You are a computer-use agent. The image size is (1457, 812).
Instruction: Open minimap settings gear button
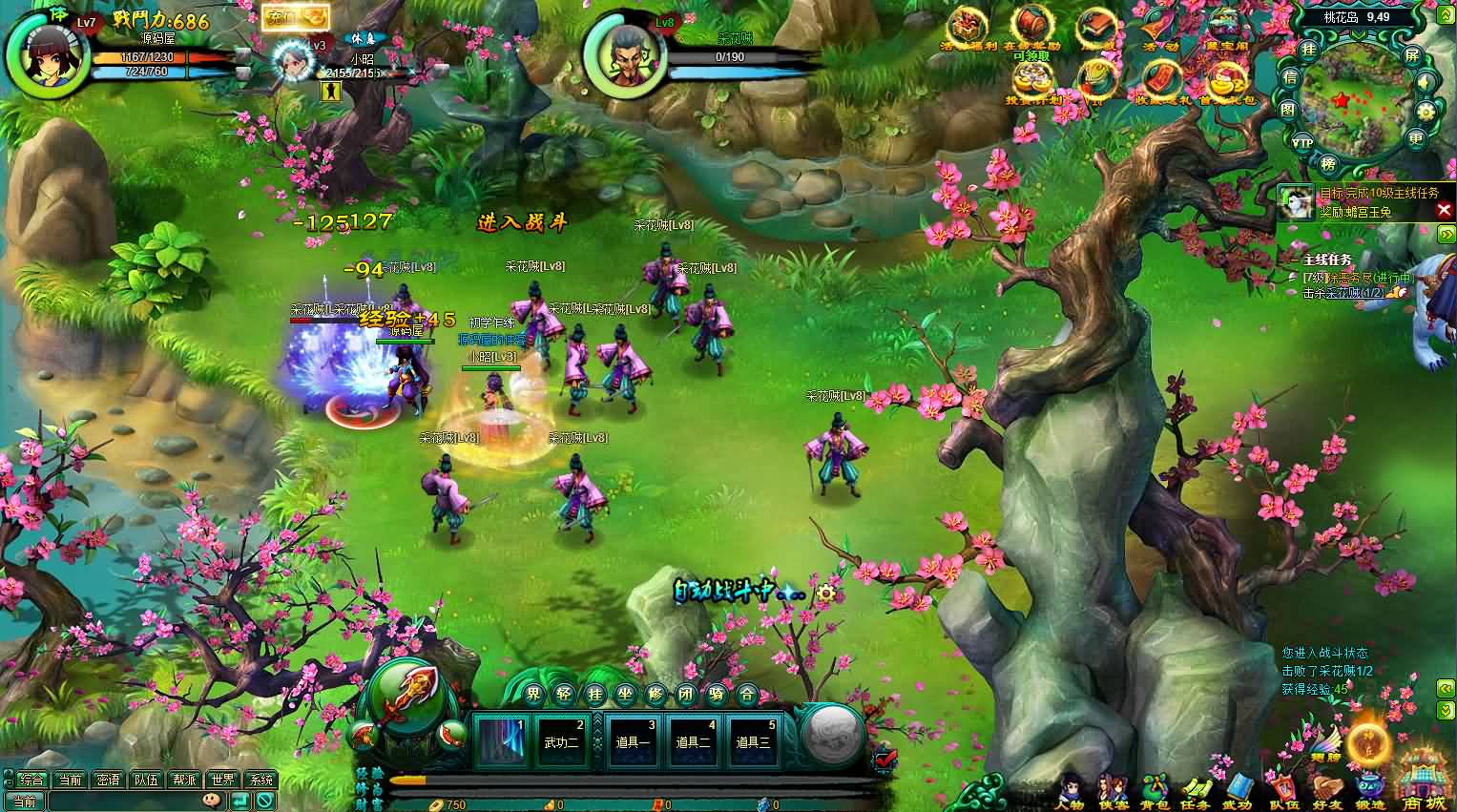tap(1426, 111)
